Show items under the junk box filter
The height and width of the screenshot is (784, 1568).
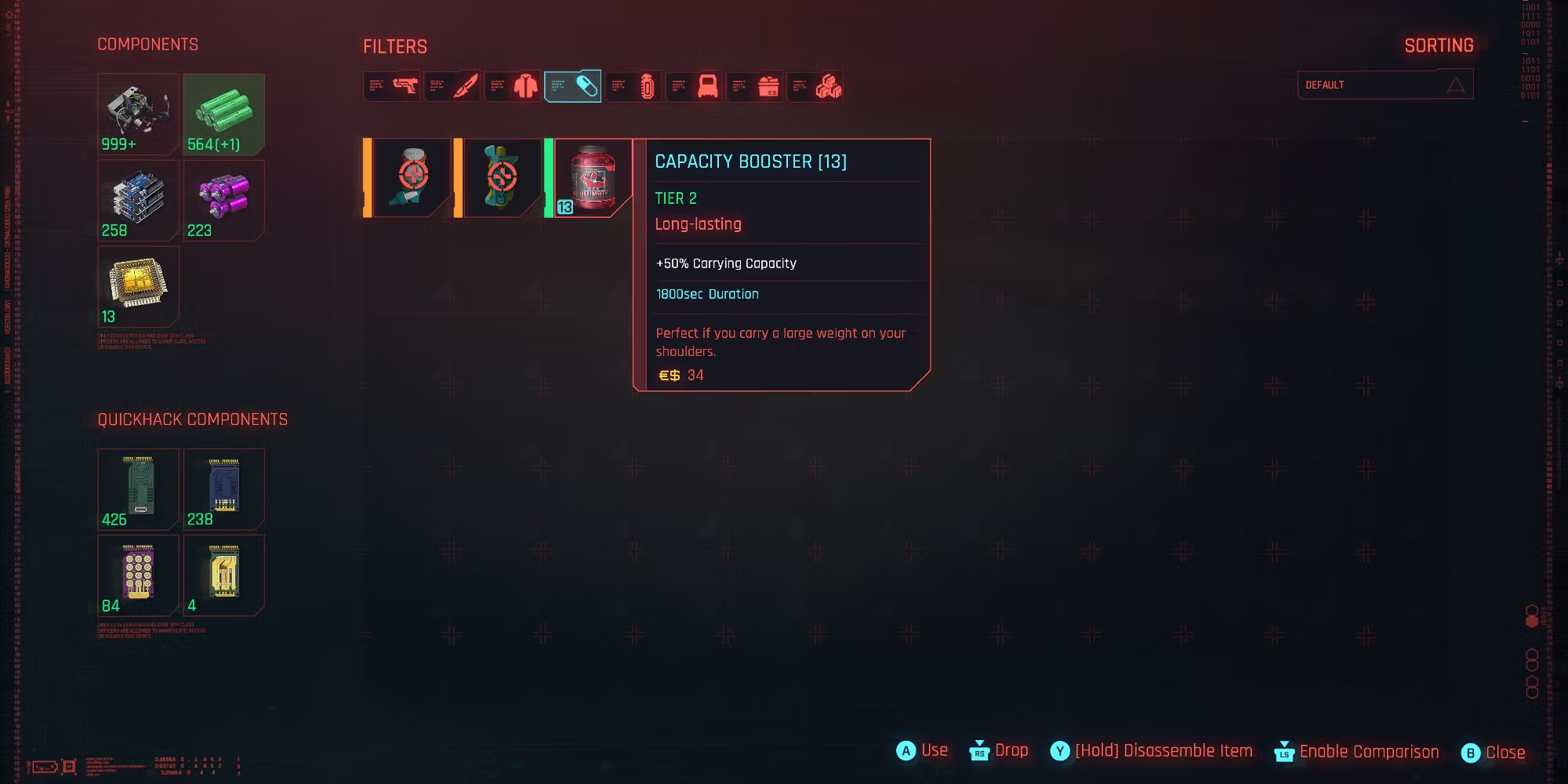coord(754,85)
